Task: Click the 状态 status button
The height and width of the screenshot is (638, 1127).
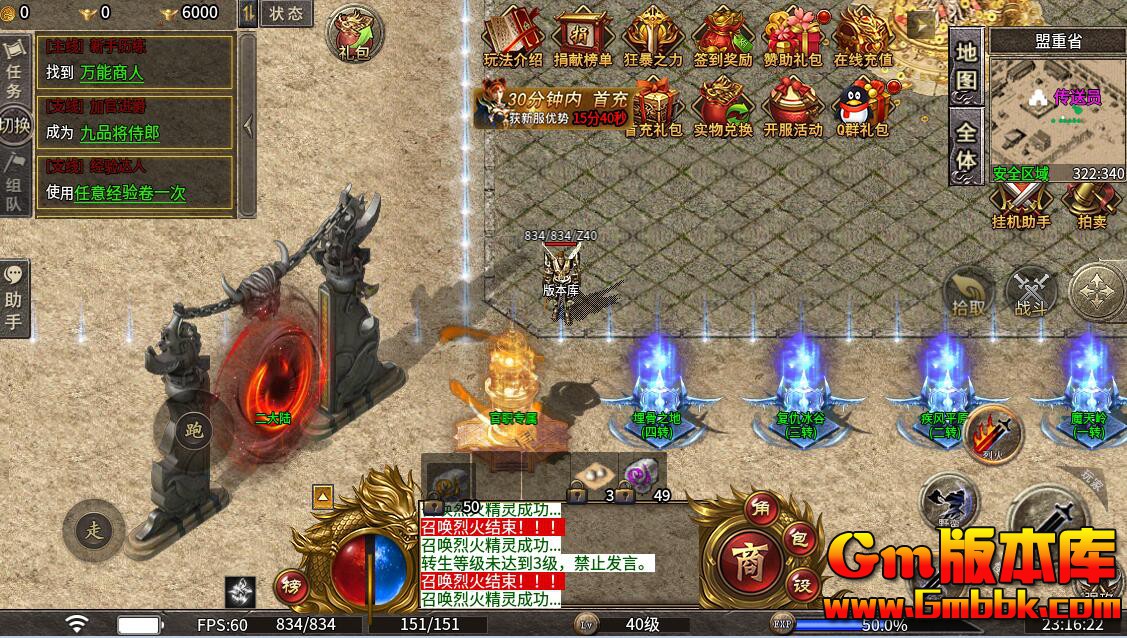Action: (286, 13)
